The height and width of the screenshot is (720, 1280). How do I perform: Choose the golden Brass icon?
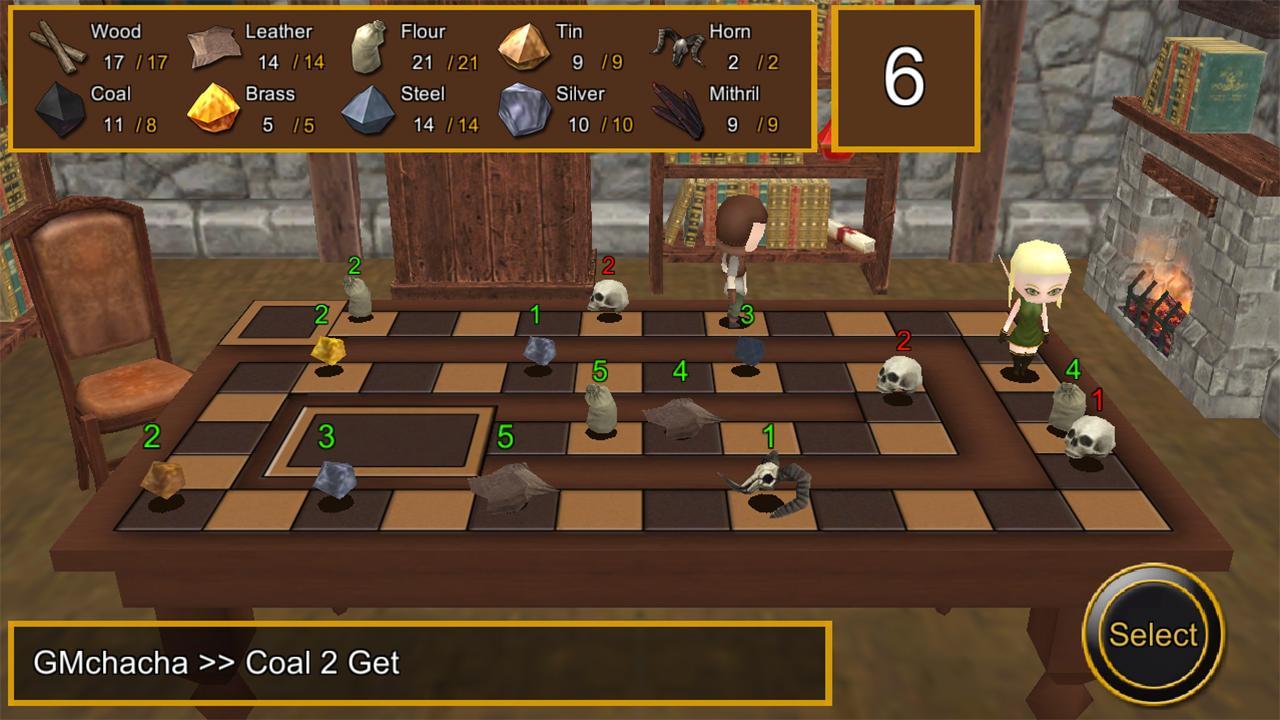214,108
